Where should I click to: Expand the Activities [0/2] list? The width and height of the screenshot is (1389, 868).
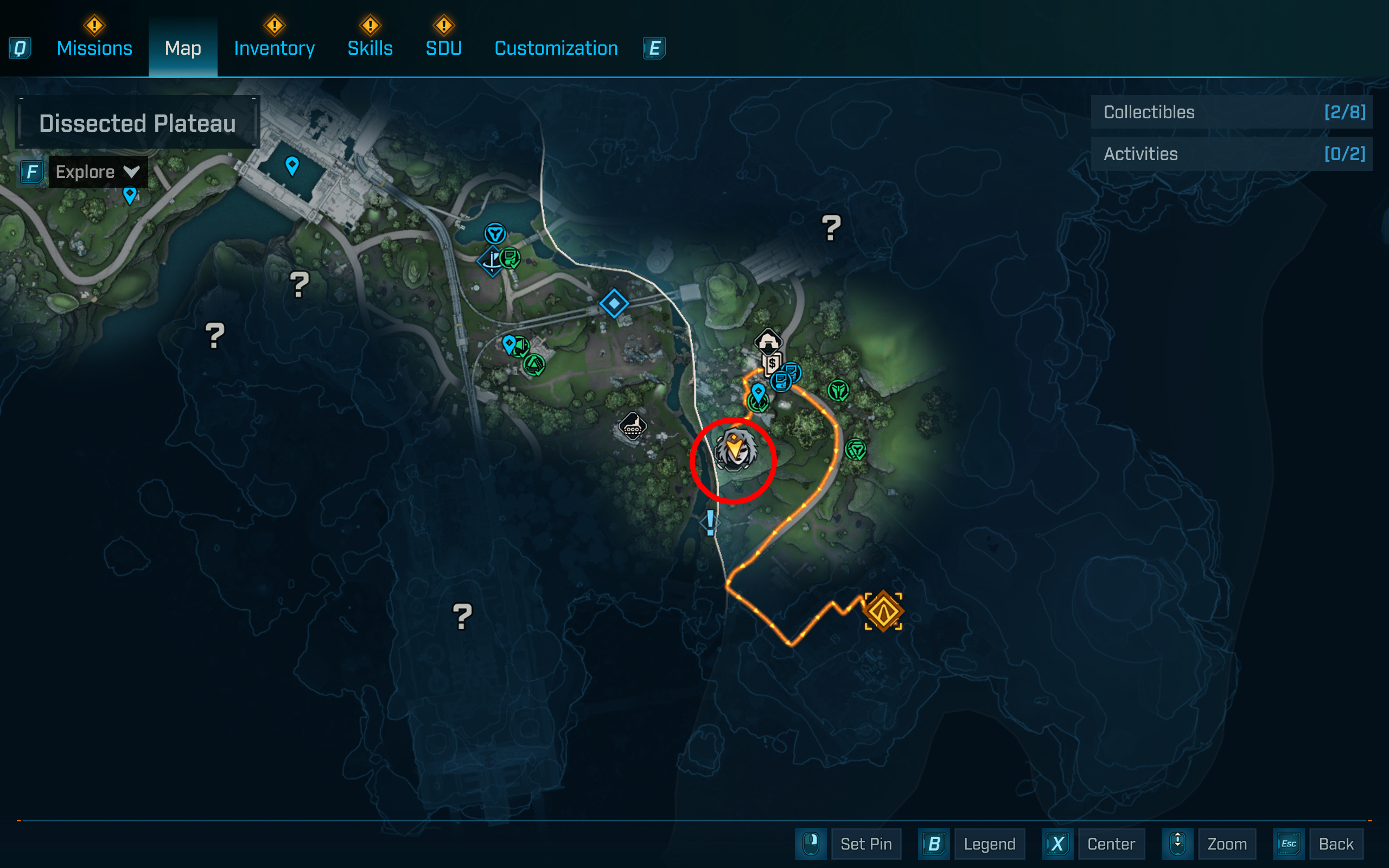pyautogui.click(x=1231, y=154)
